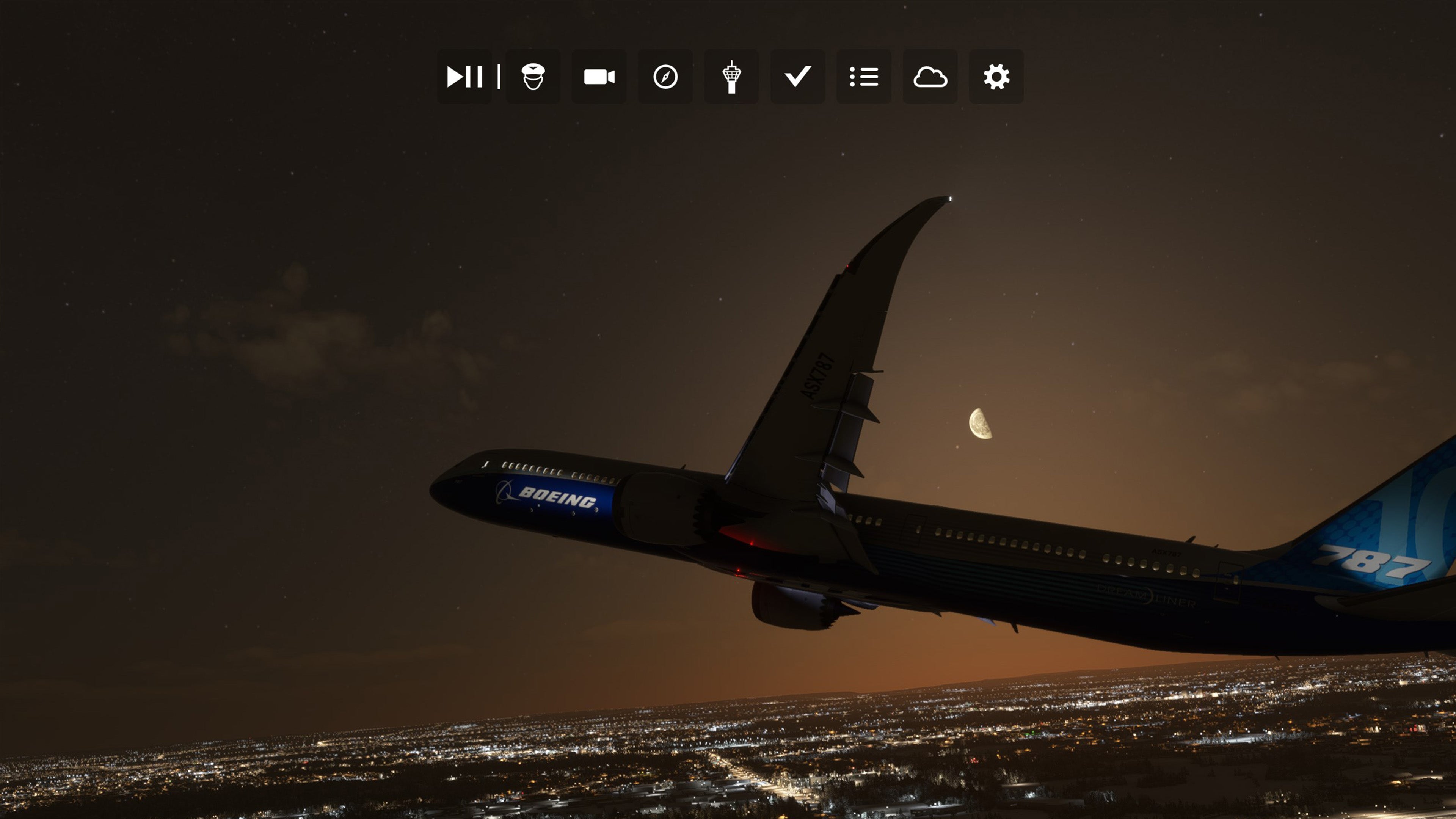Toggle the active pause play/pause button

pyautogui.click(x=464, y=76)
